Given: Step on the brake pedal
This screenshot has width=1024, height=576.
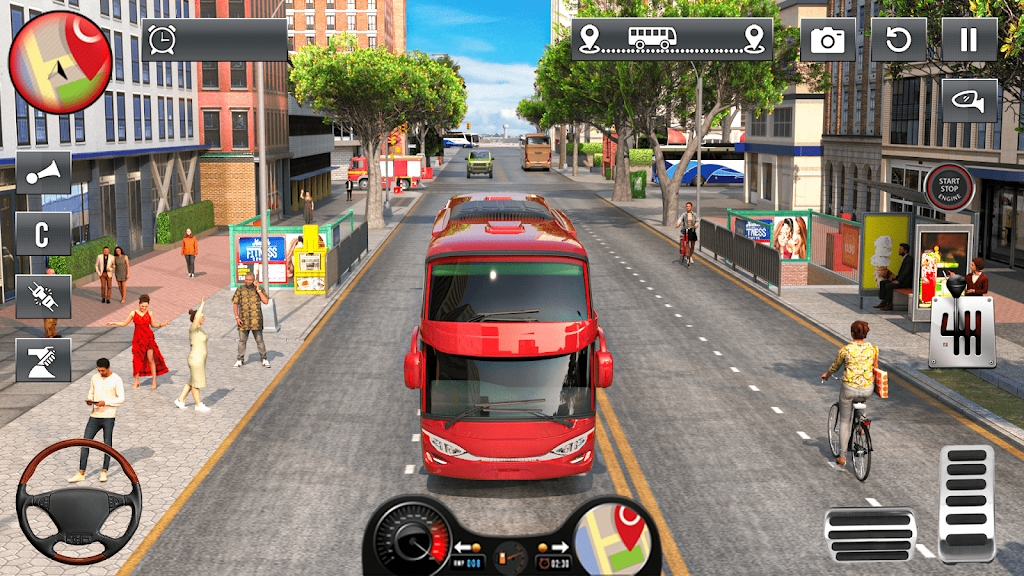Looking at the screenshot, I should tap(869, 534).
